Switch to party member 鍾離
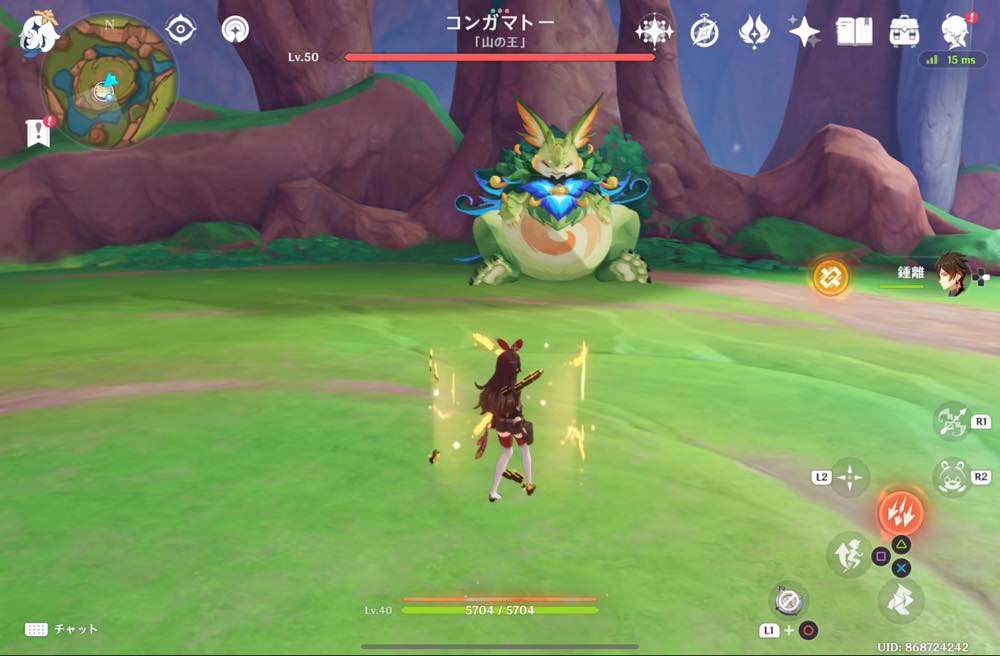The image size is (1000, 656). (x=949, y=273)
